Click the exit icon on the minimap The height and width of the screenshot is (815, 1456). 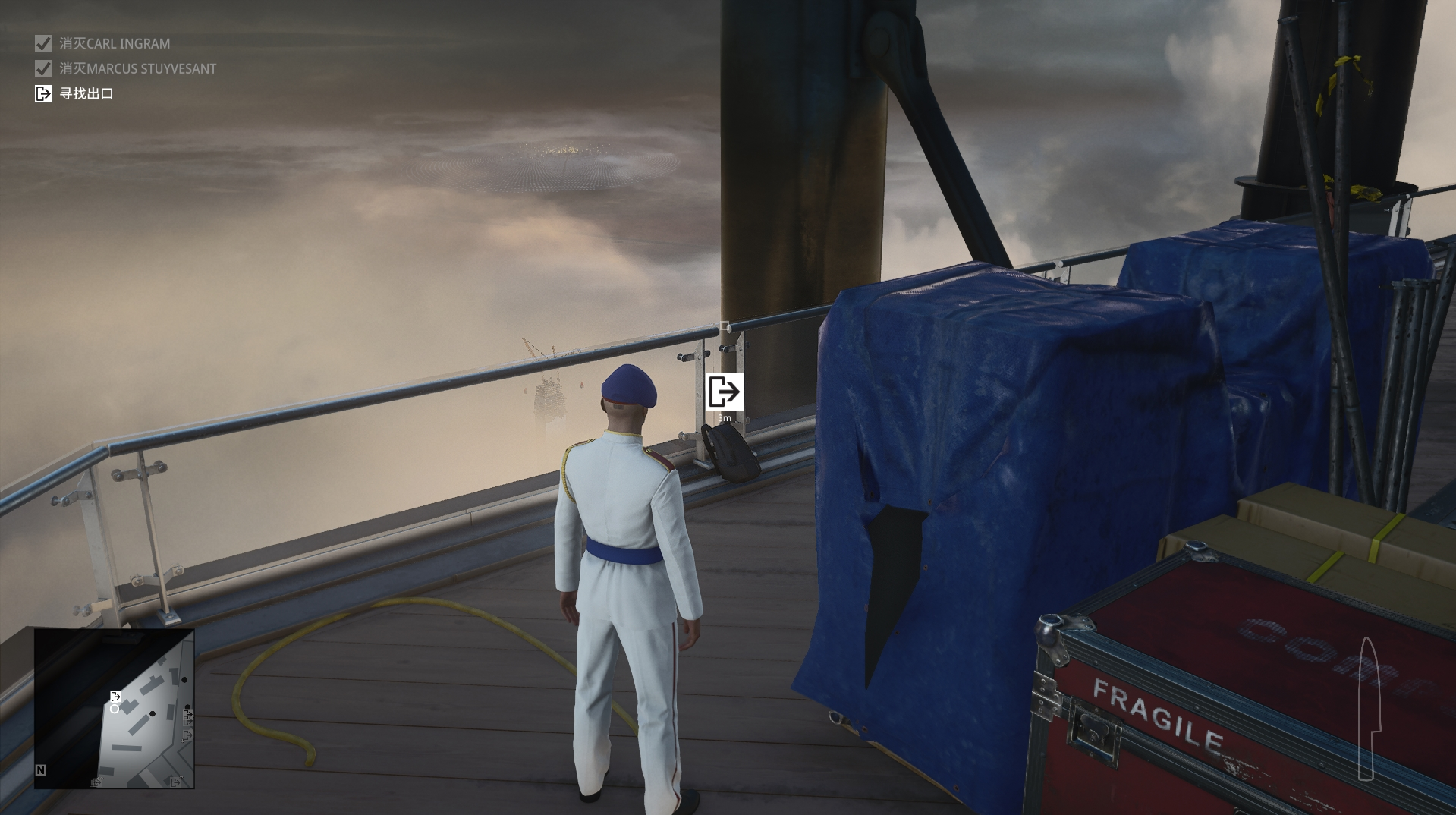(115, 697)
